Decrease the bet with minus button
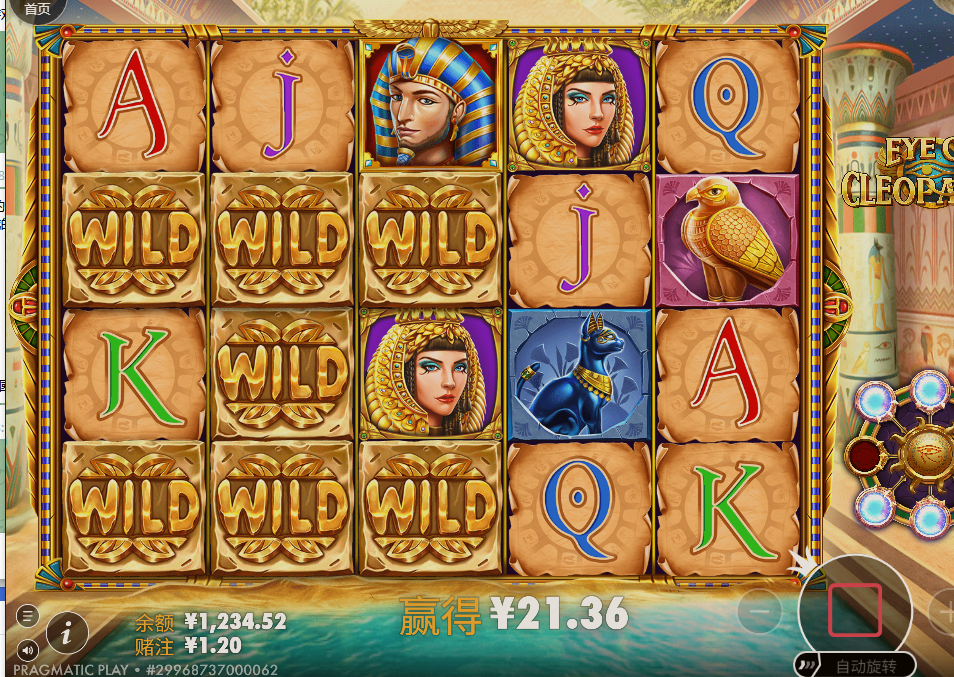The height and width of the screenshot is (677, 954). [x=761, y=609]
